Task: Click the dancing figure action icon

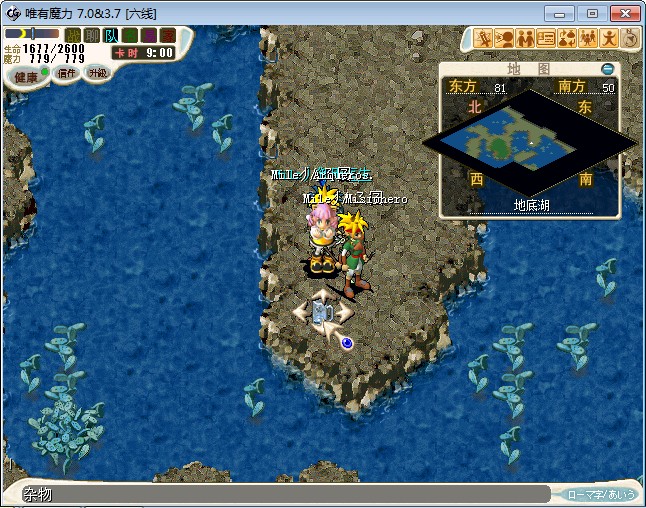Action: tap(609, 39)
